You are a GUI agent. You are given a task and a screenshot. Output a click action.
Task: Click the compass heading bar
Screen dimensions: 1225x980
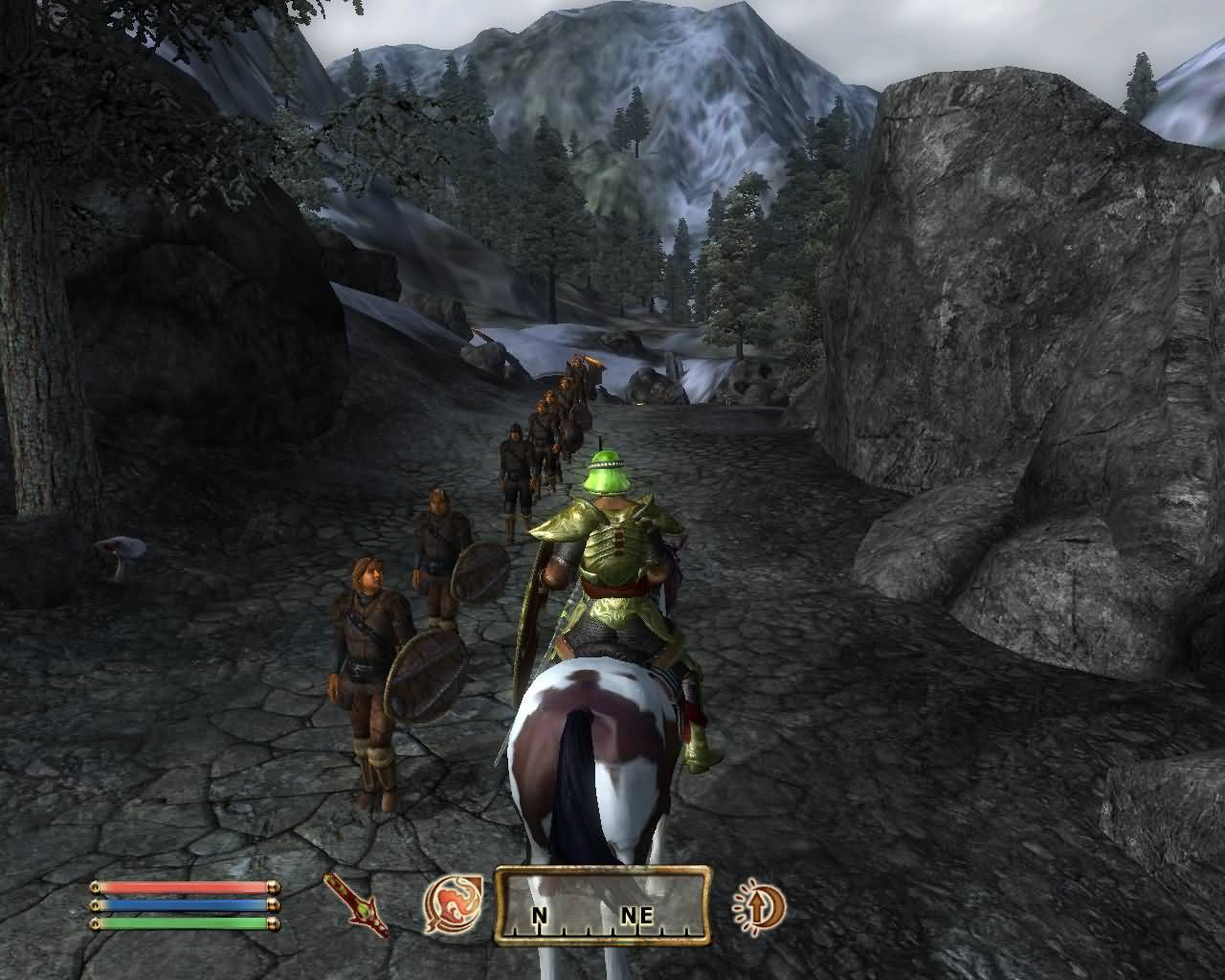(x=602, y=905)
